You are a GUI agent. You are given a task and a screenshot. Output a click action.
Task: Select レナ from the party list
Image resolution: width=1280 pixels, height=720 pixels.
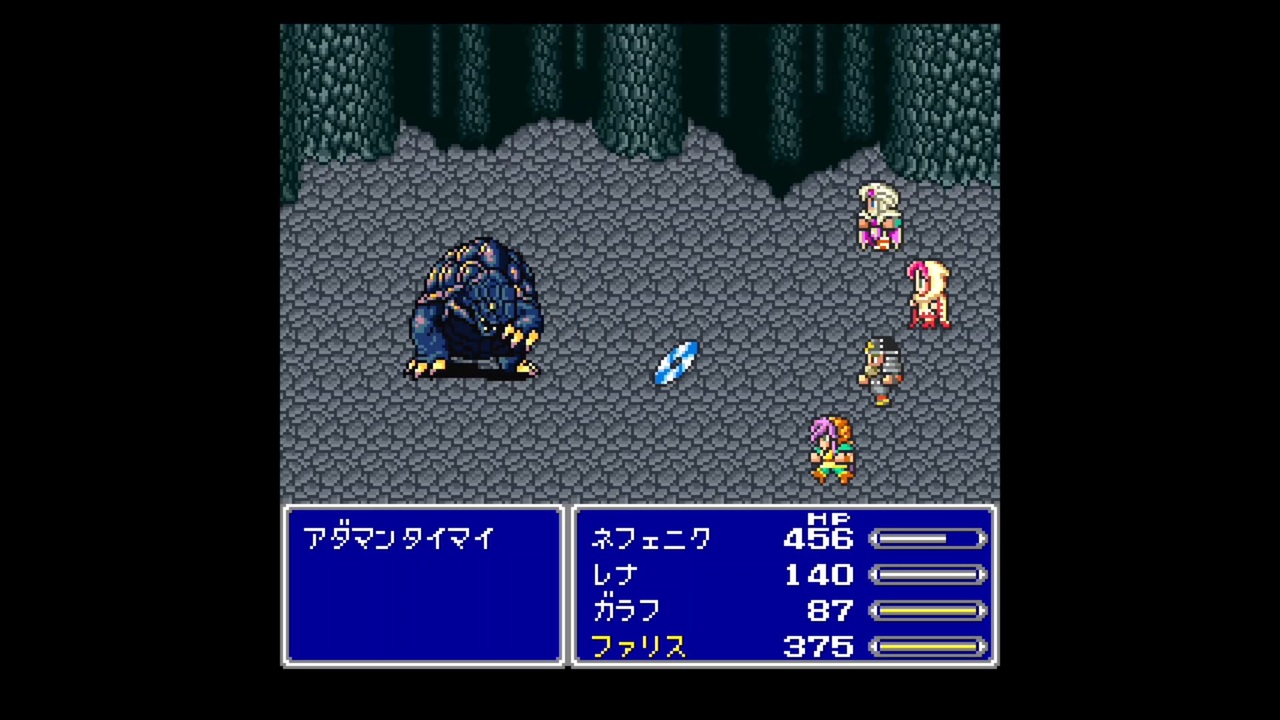point(614,575)
